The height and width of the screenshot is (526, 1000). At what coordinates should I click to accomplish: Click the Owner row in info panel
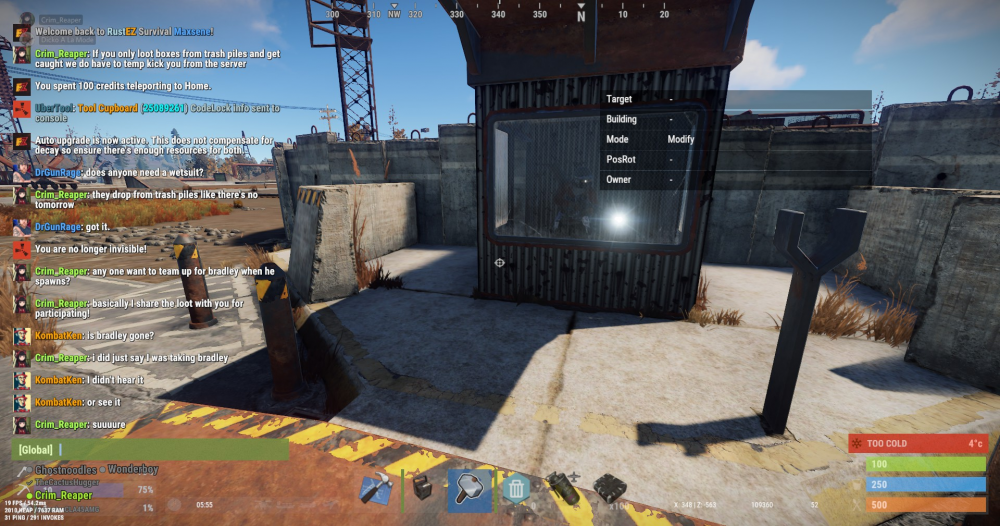pos(650,179)
